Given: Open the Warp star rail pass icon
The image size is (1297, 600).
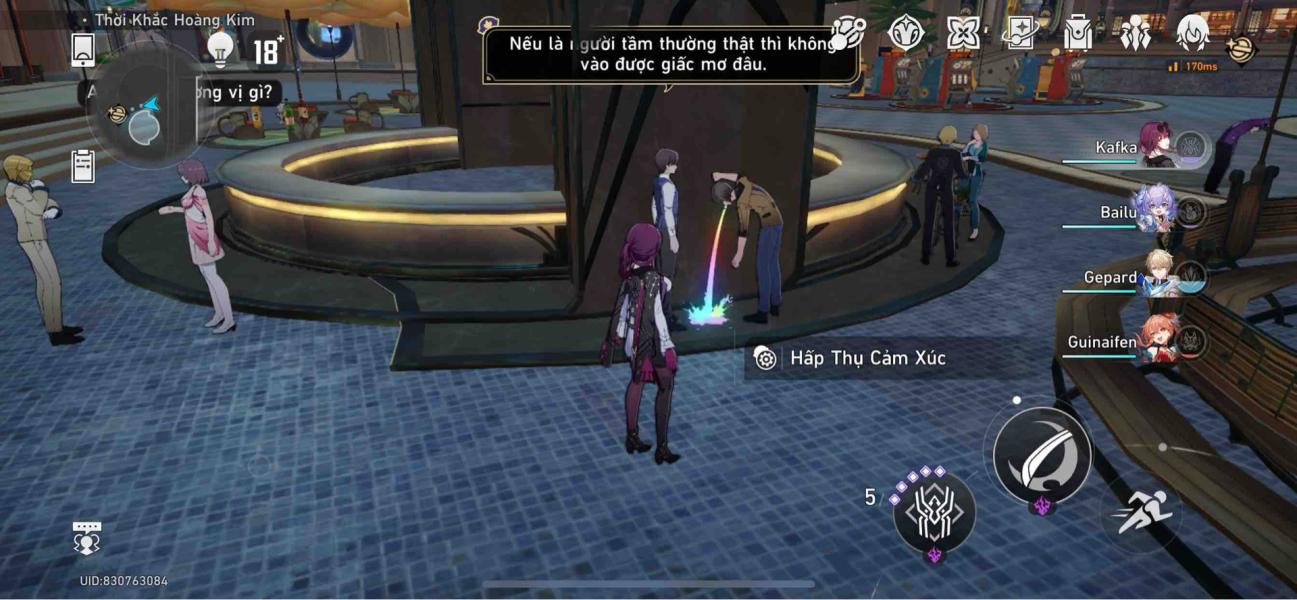Looking at the screenshot, I should click(1020, 34).
